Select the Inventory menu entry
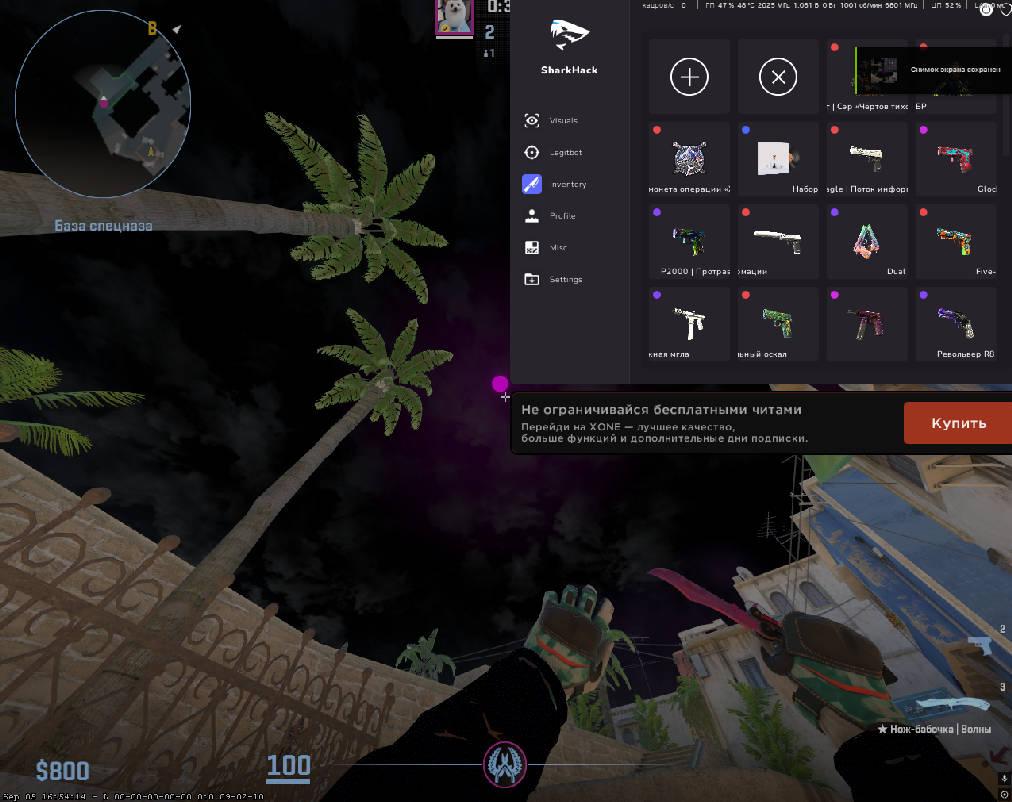Screen dimensions: 1012x802 point(567,185)
